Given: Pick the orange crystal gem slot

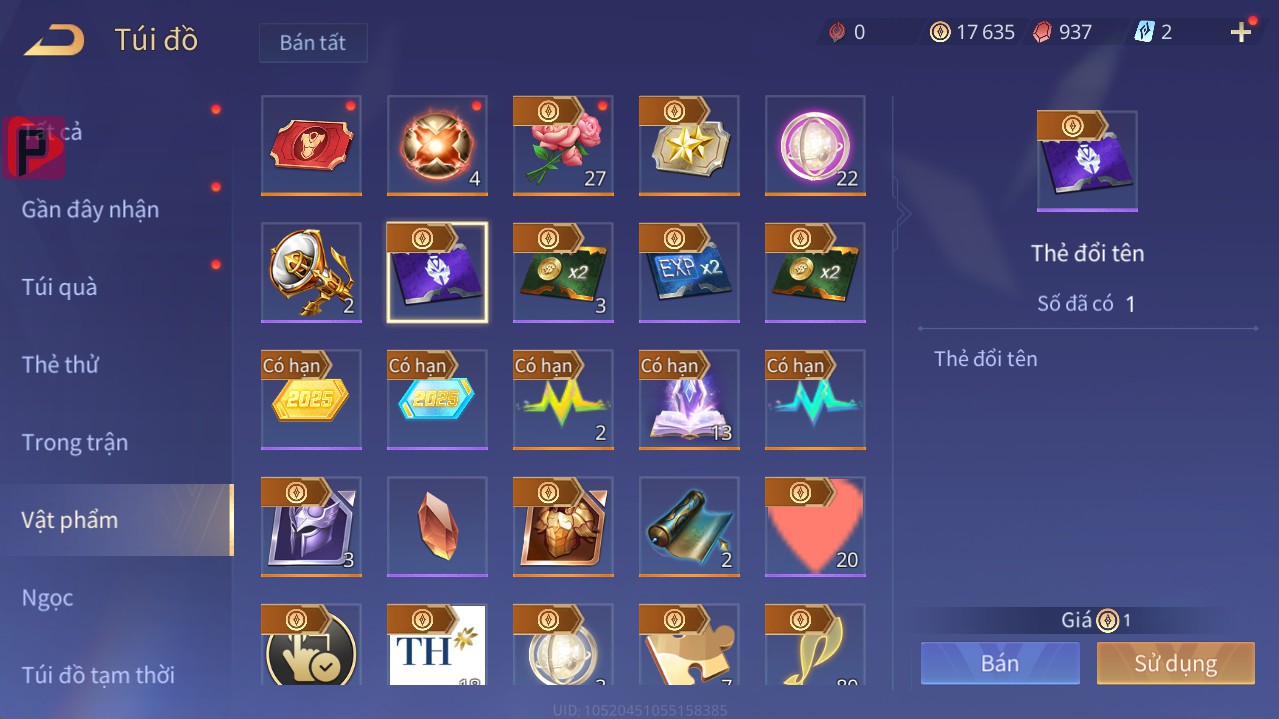Looking at the screenshot, I should click(x=437, y=526).
